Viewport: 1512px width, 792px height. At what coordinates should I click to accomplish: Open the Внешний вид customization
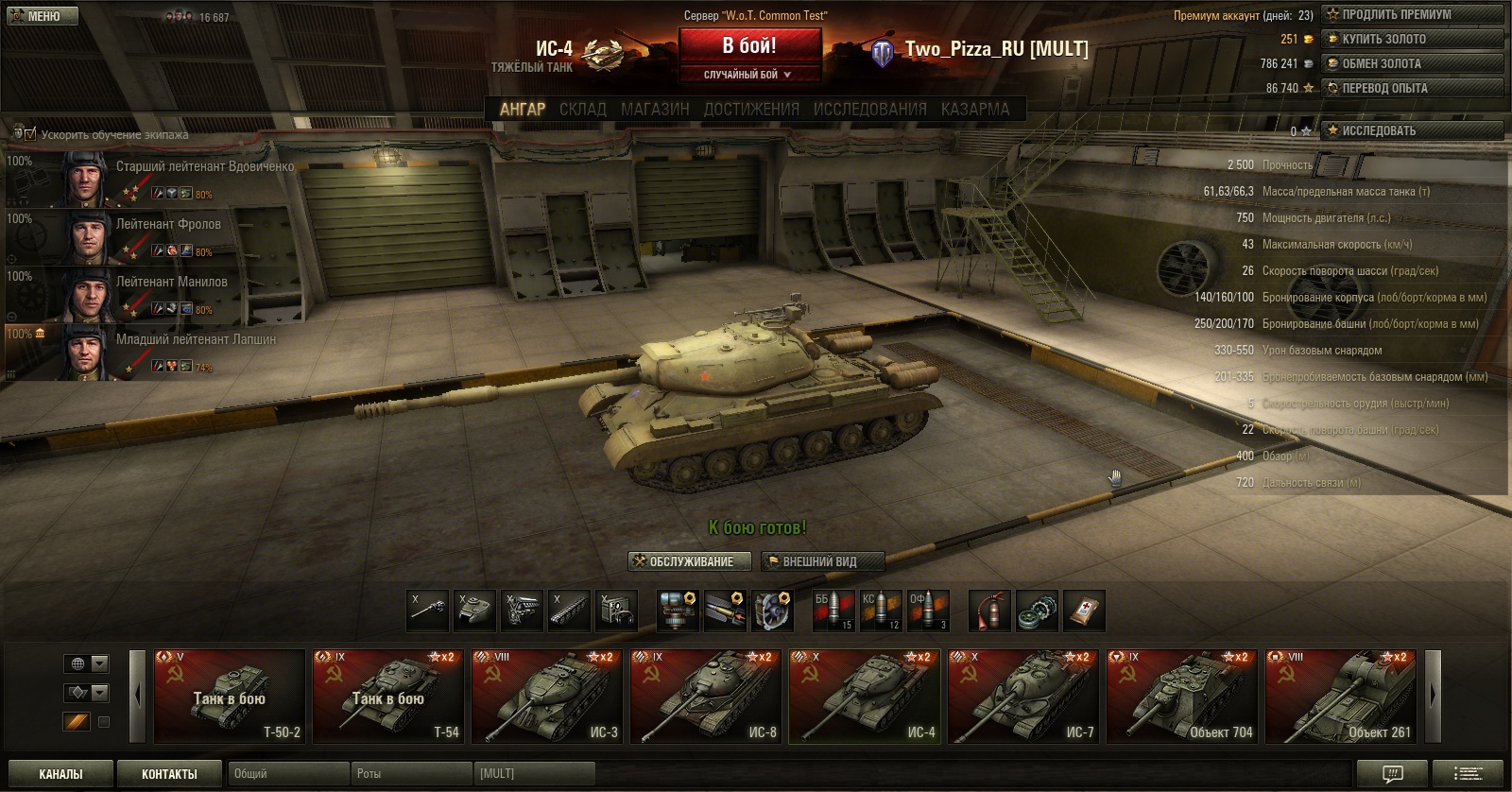point(822,561)
